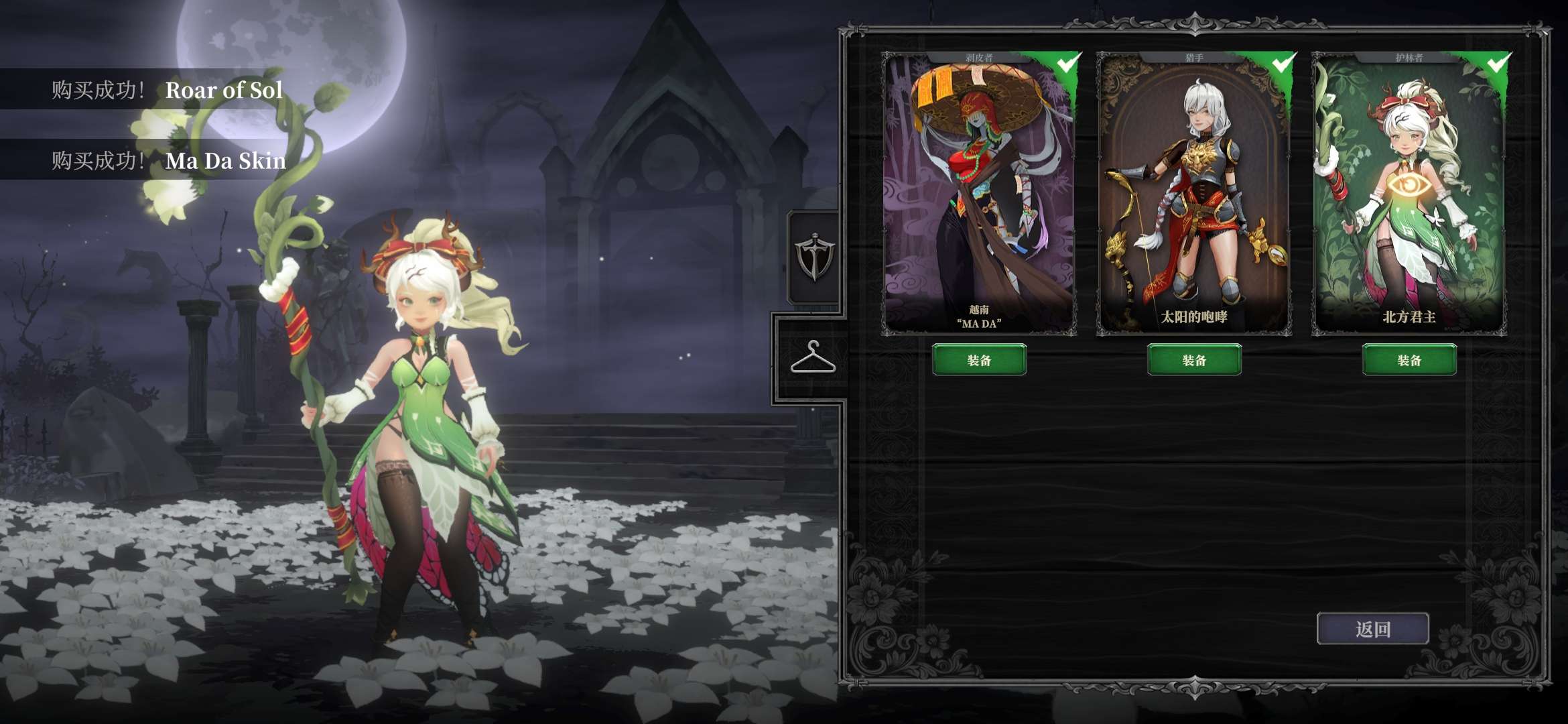Equip the 北方君主 skin
The image size is (1568, 724).
point(1409,360)
